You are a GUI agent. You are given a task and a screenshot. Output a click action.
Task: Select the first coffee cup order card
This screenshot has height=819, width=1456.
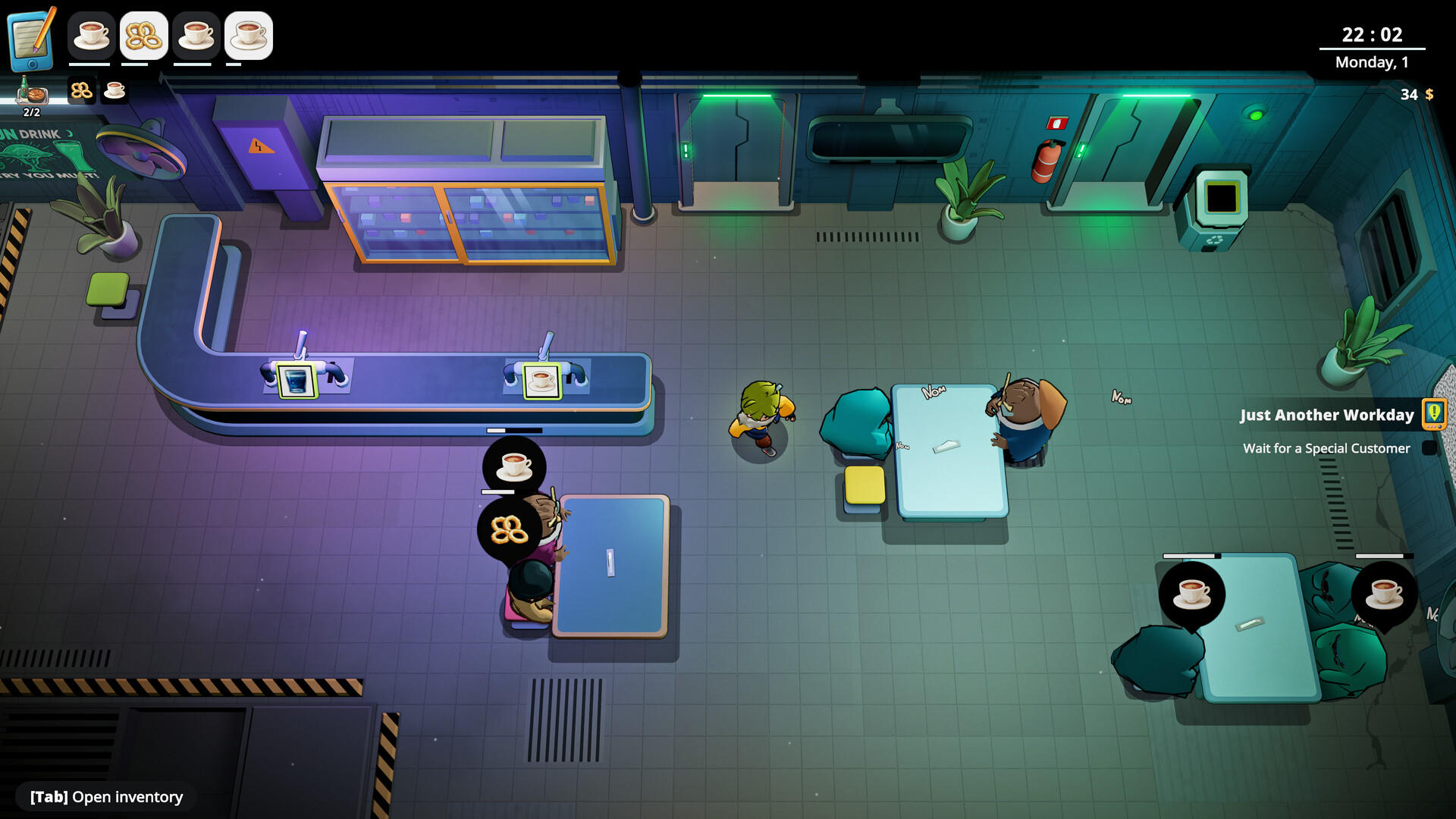click(91, 36)
